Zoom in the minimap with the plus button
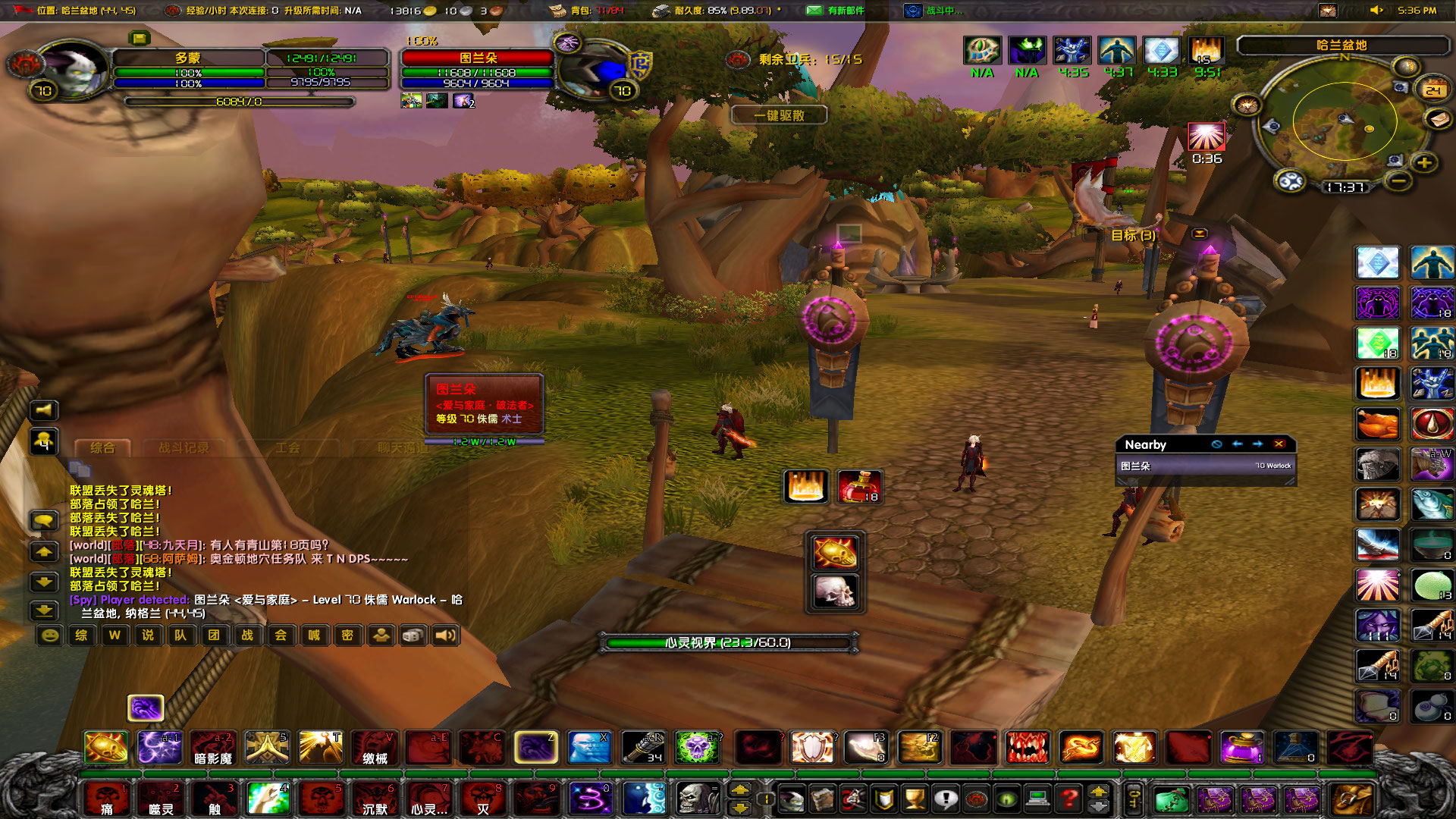The width and height of the screenshot is (1456, 819). (x=1423, y=163)
